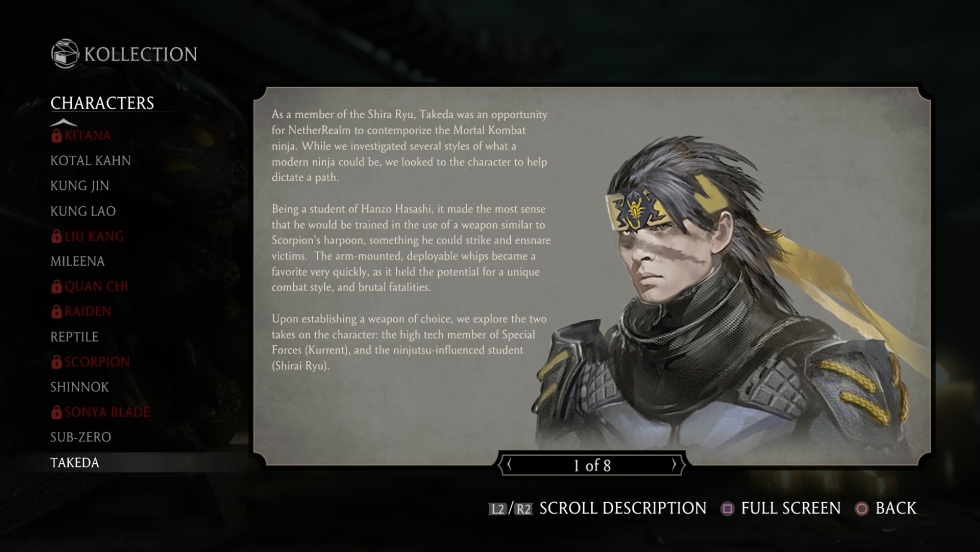Open the Kung Jin character entry
The width and height of the screenshot is (980, 552).
point(80,186)
